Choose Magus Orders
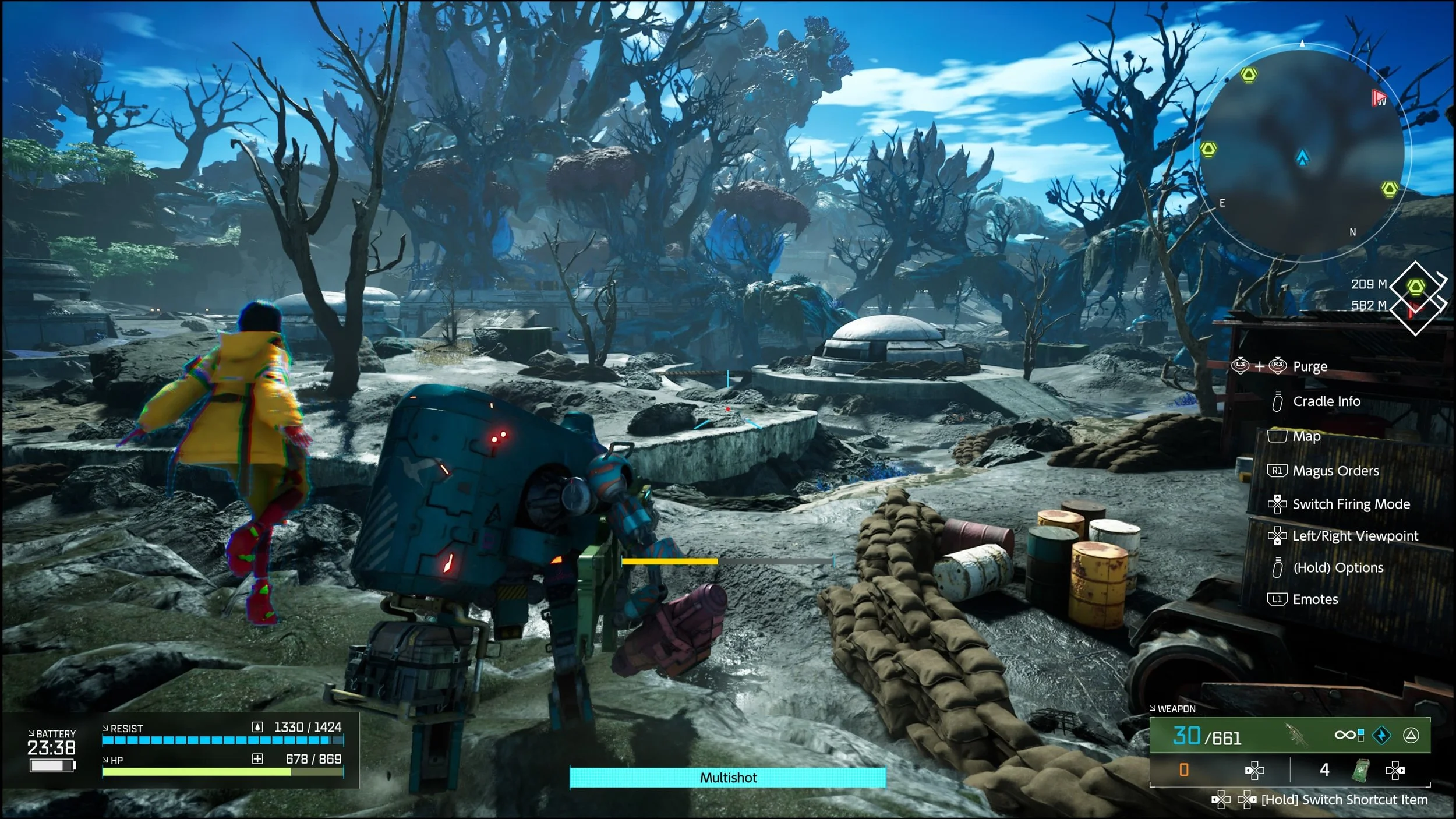The image size is (1456, 819). pos(1335,471)
